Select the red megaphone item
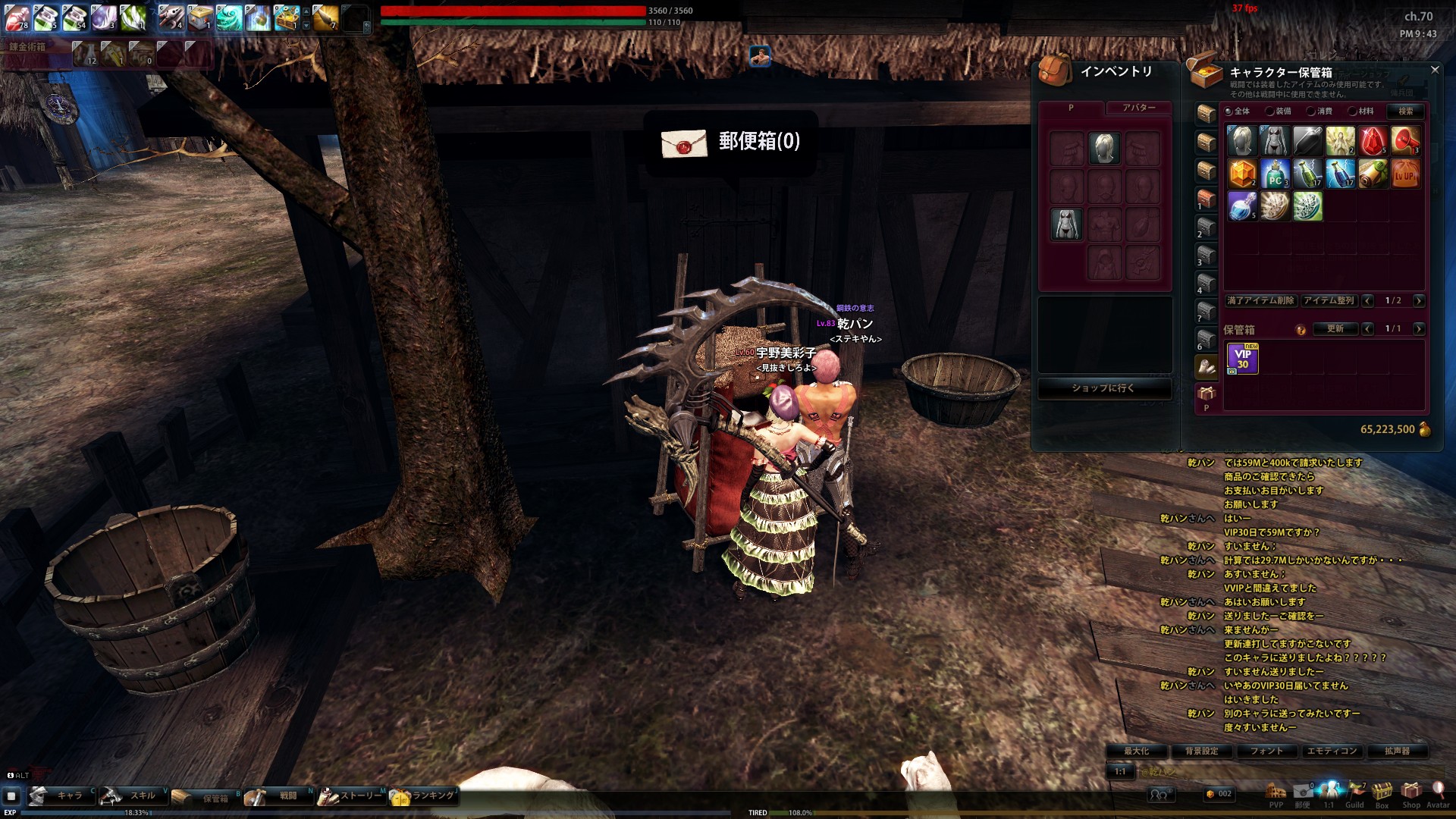 1405,142
